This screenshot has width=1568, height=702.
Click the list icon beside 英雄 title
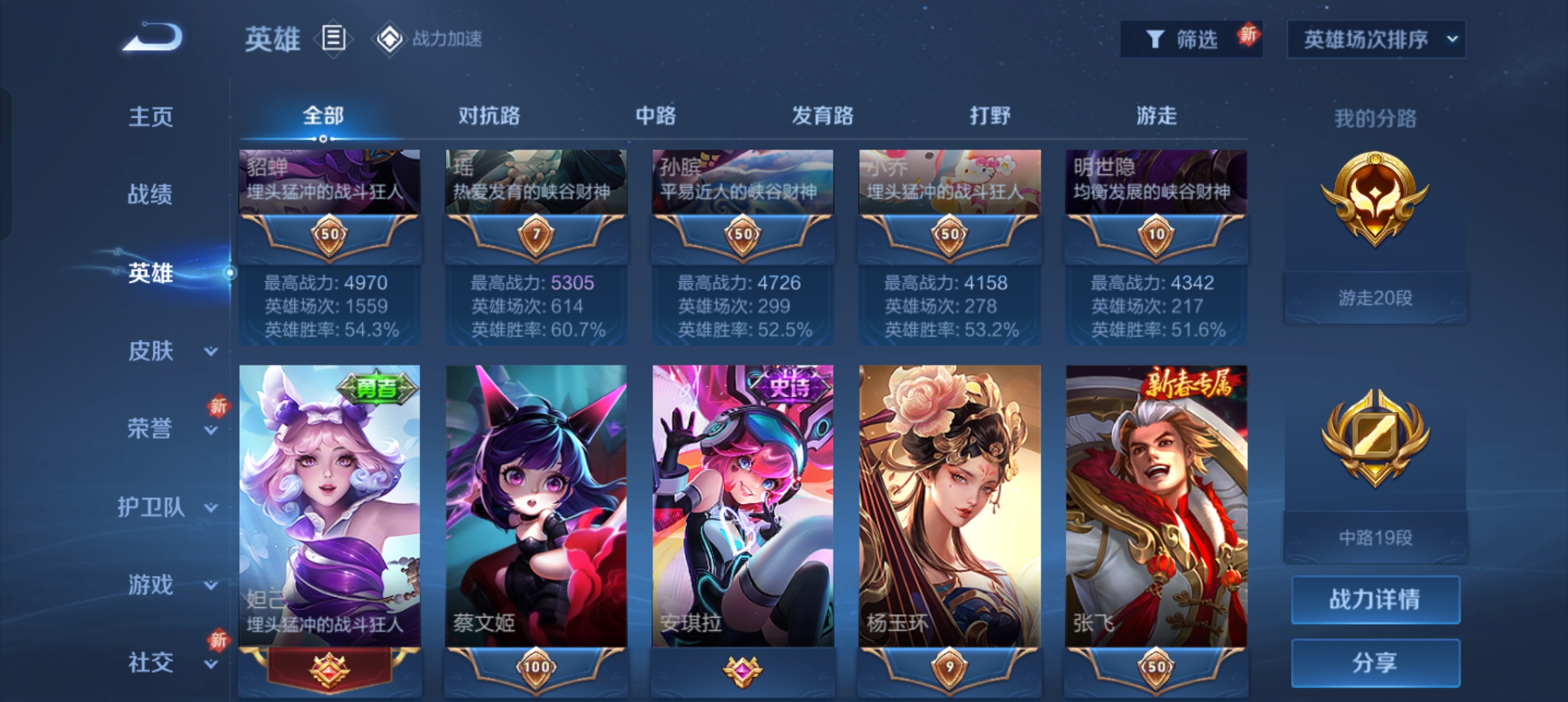pyautogui.click(x=333, y=39)
